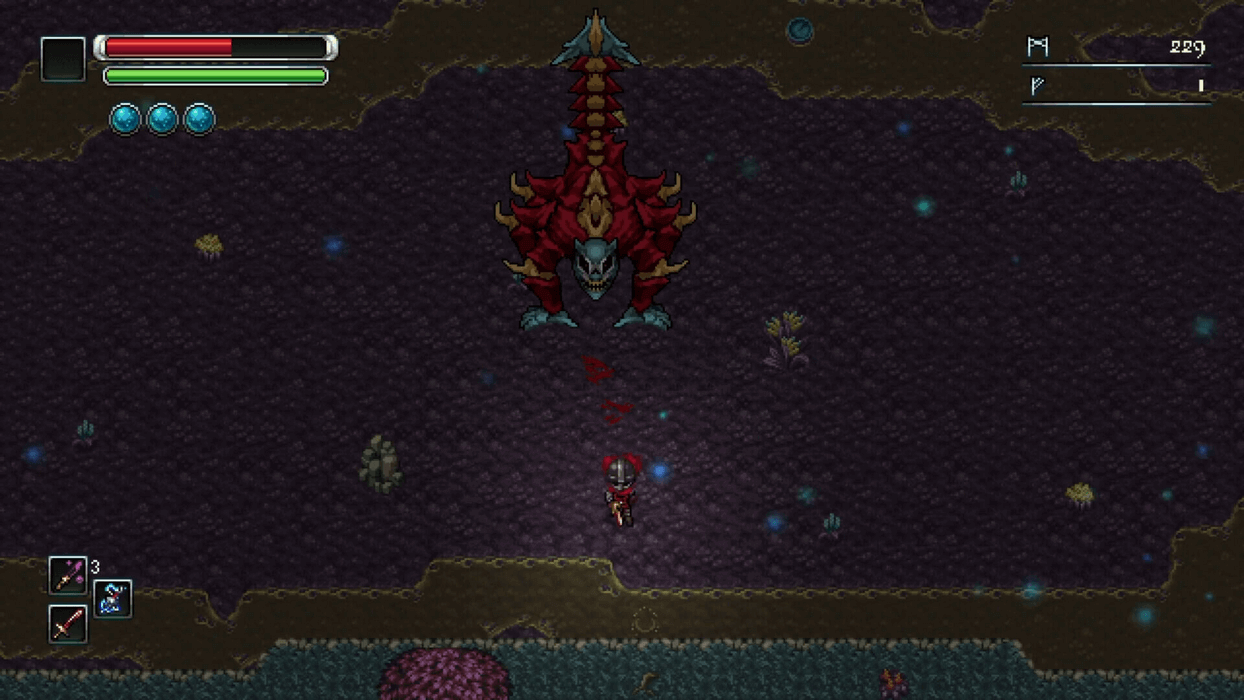Click the empty square slot beside the health bar

pyautogui.click(x=63, y=59)
